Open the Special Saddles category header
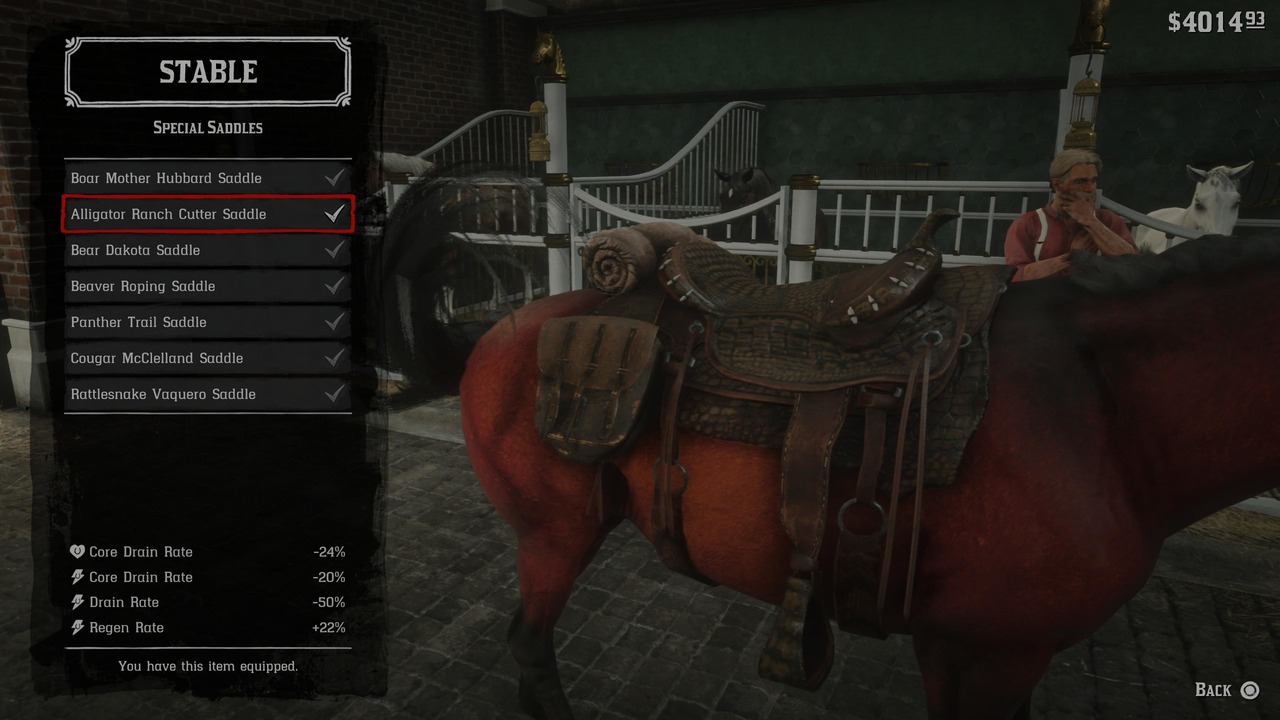 [207, 127]
